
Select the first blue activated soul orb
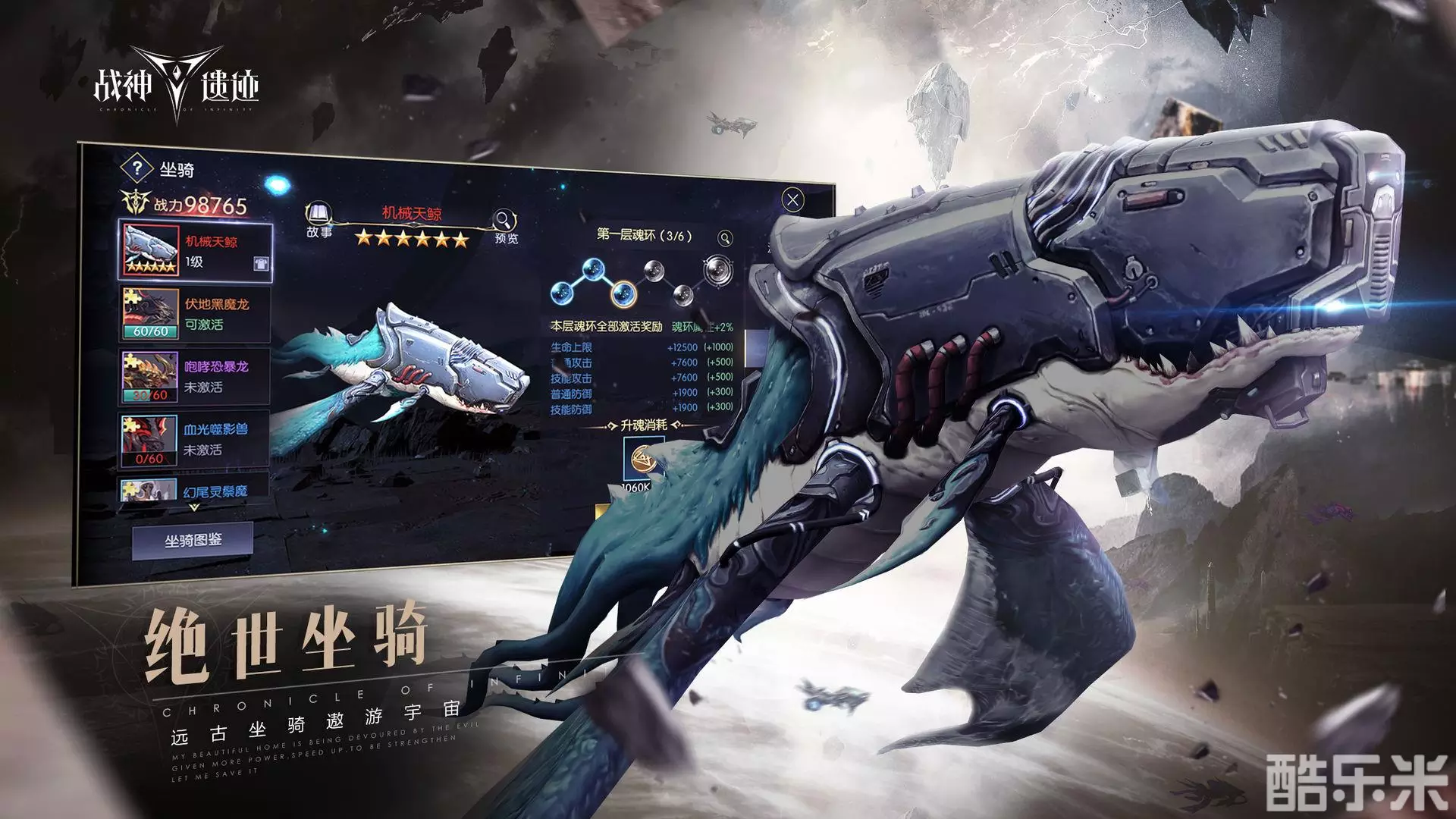click(x=563, y=293)
